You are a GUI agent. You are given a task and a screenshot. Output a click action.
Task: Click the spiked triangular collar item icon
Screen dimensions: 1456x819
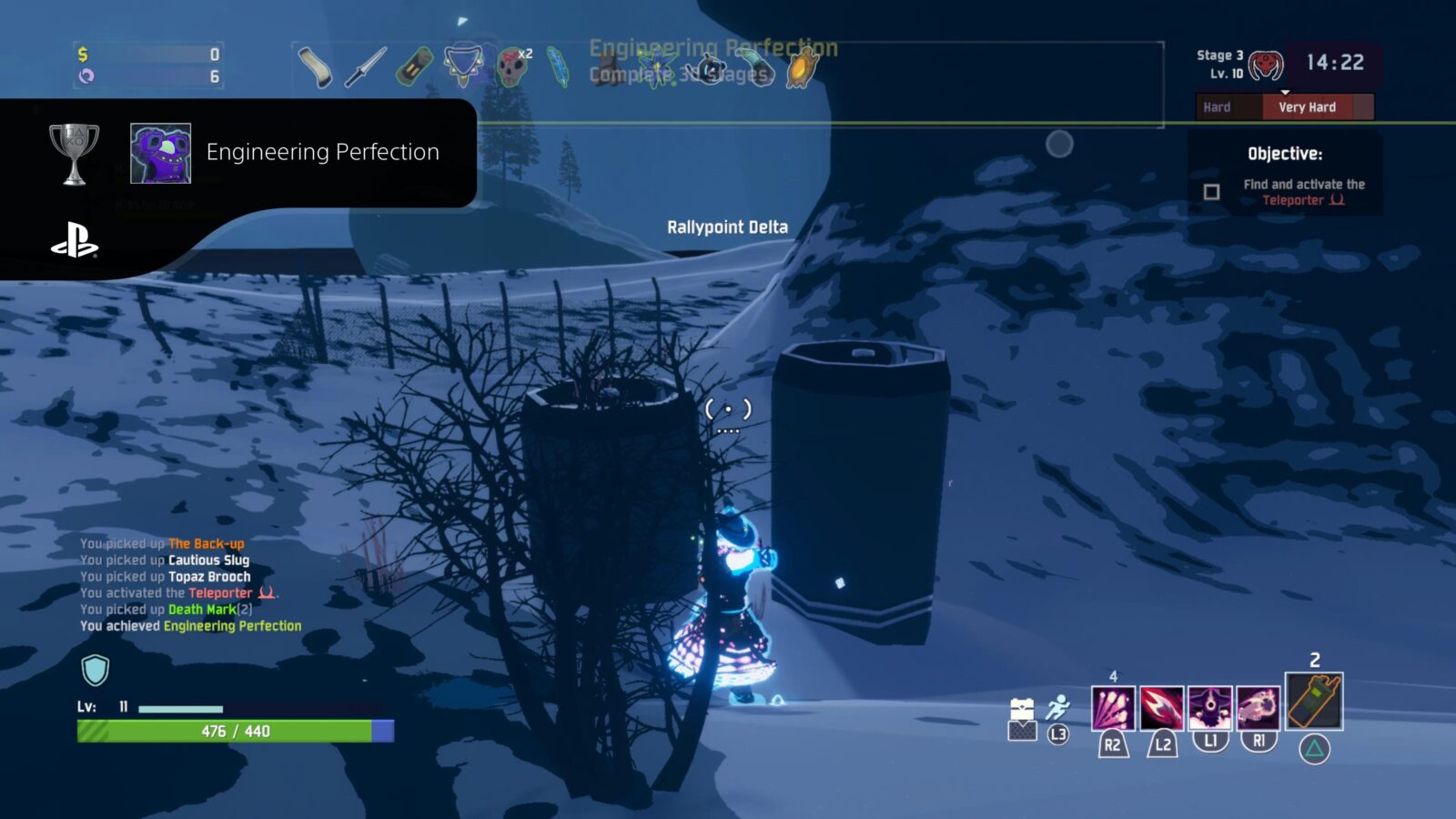tap(463, 66)
